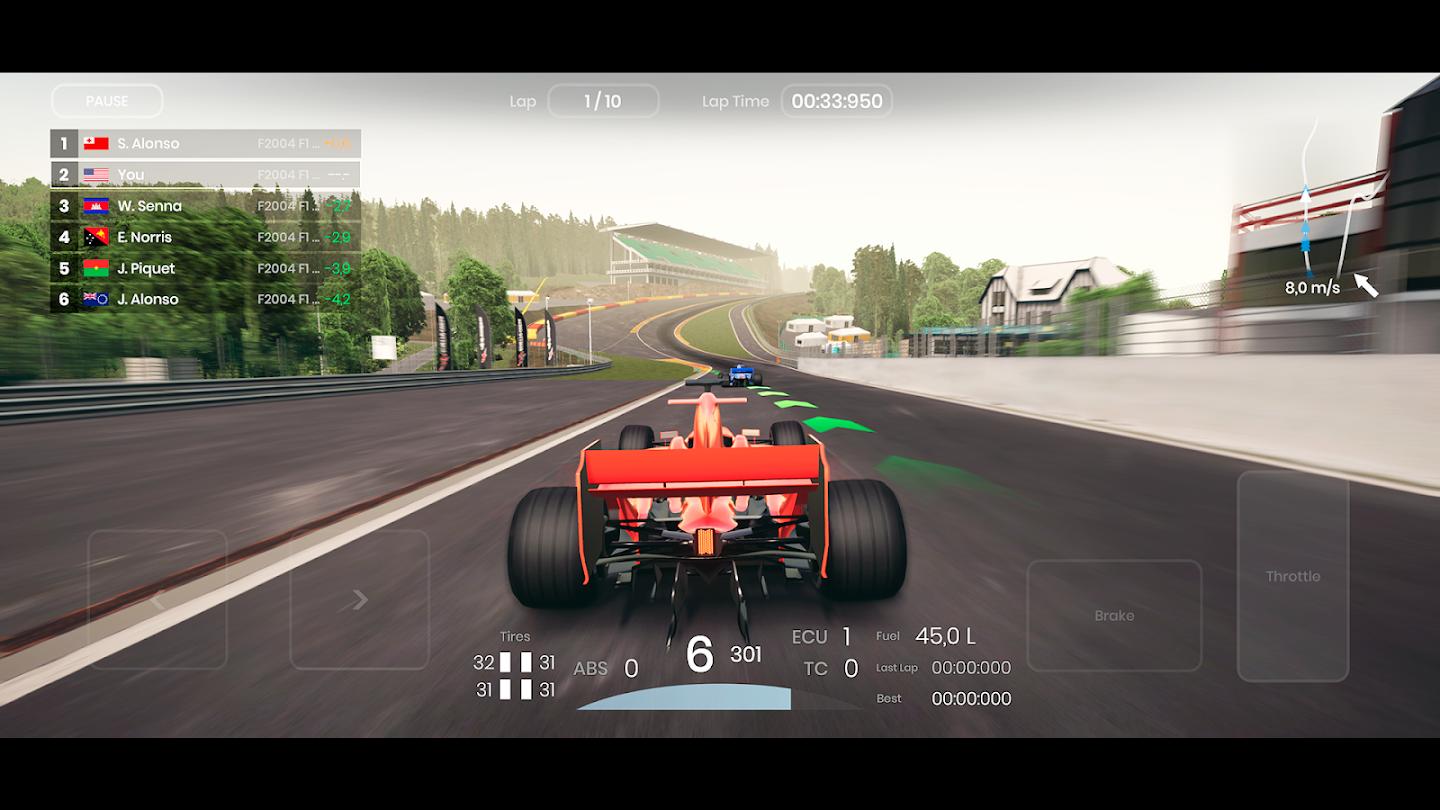Click J. Piquet's position row

[x=205, y=268]
